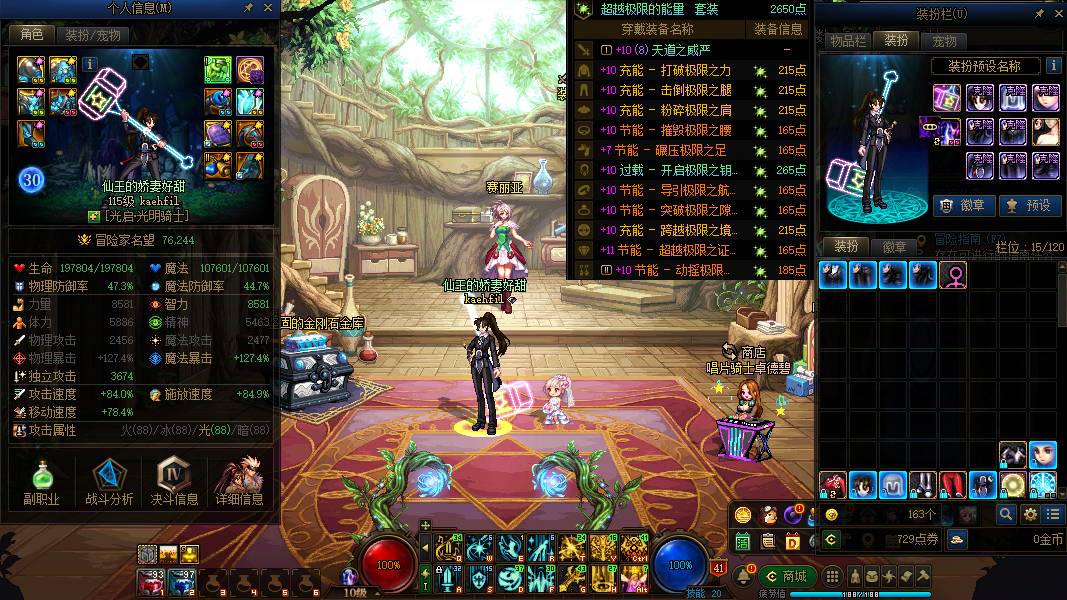Screen dimensions: 1067x600
Task: Pin the 个人信息 window with pushpin
Action: point(249,8)
